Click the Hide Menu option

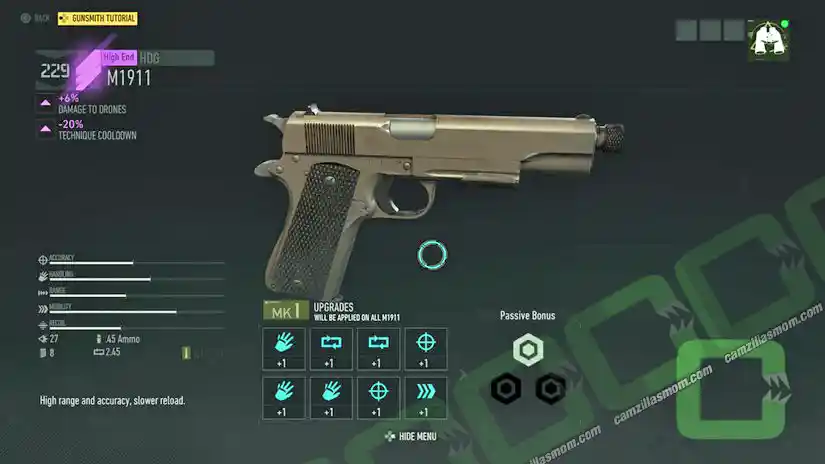coord(411,436)
